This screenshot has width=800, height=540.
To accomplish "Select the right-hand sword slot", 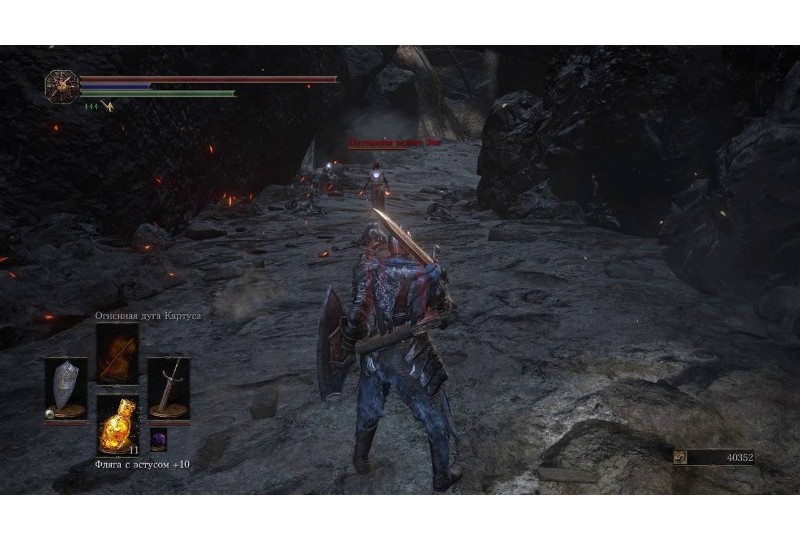I will pyautogui.click(x=168, y=388).
